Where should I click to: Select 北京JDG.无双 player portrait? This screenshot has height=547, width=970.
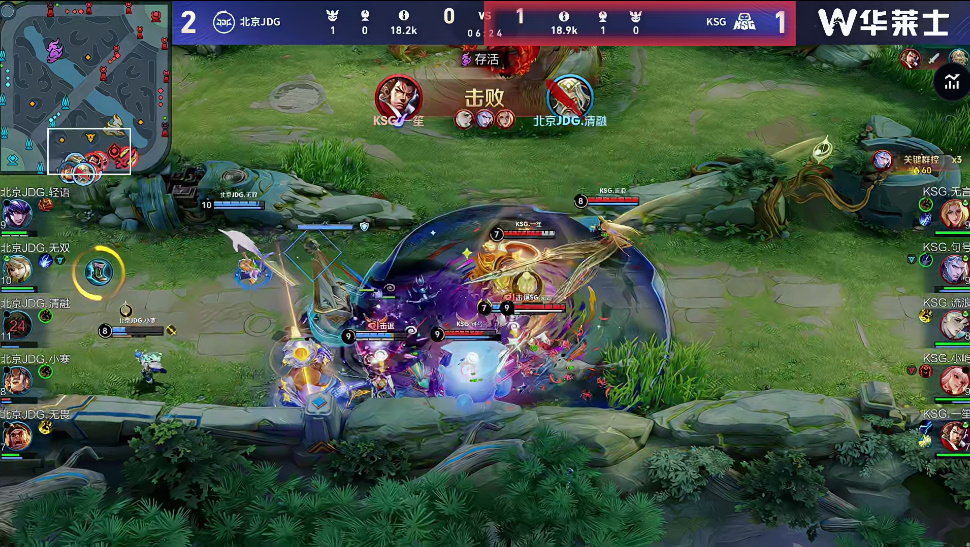(x=18, y=268)
